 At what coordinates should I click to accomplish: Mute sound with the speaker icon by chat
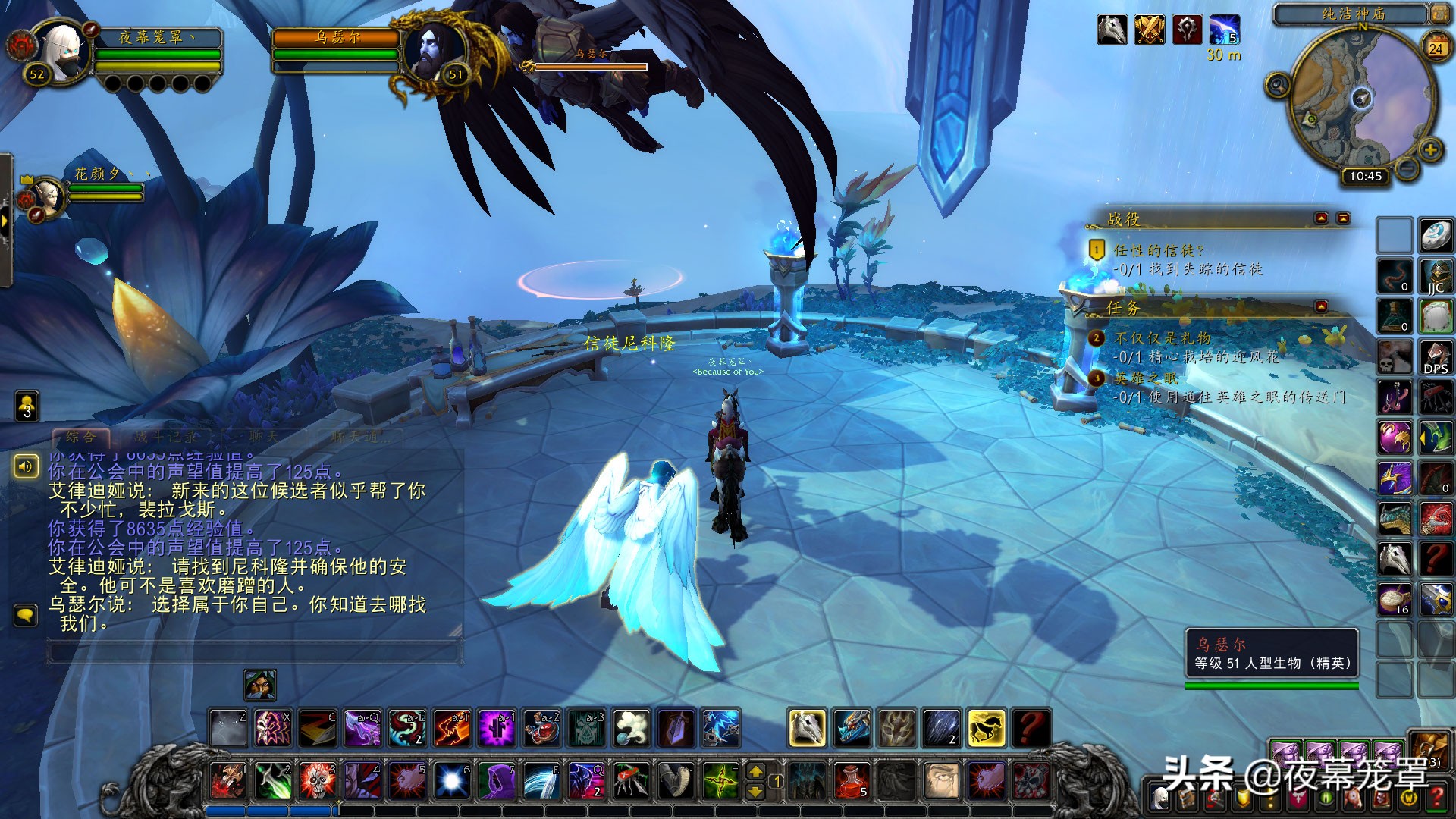click(x=27, y=468)
